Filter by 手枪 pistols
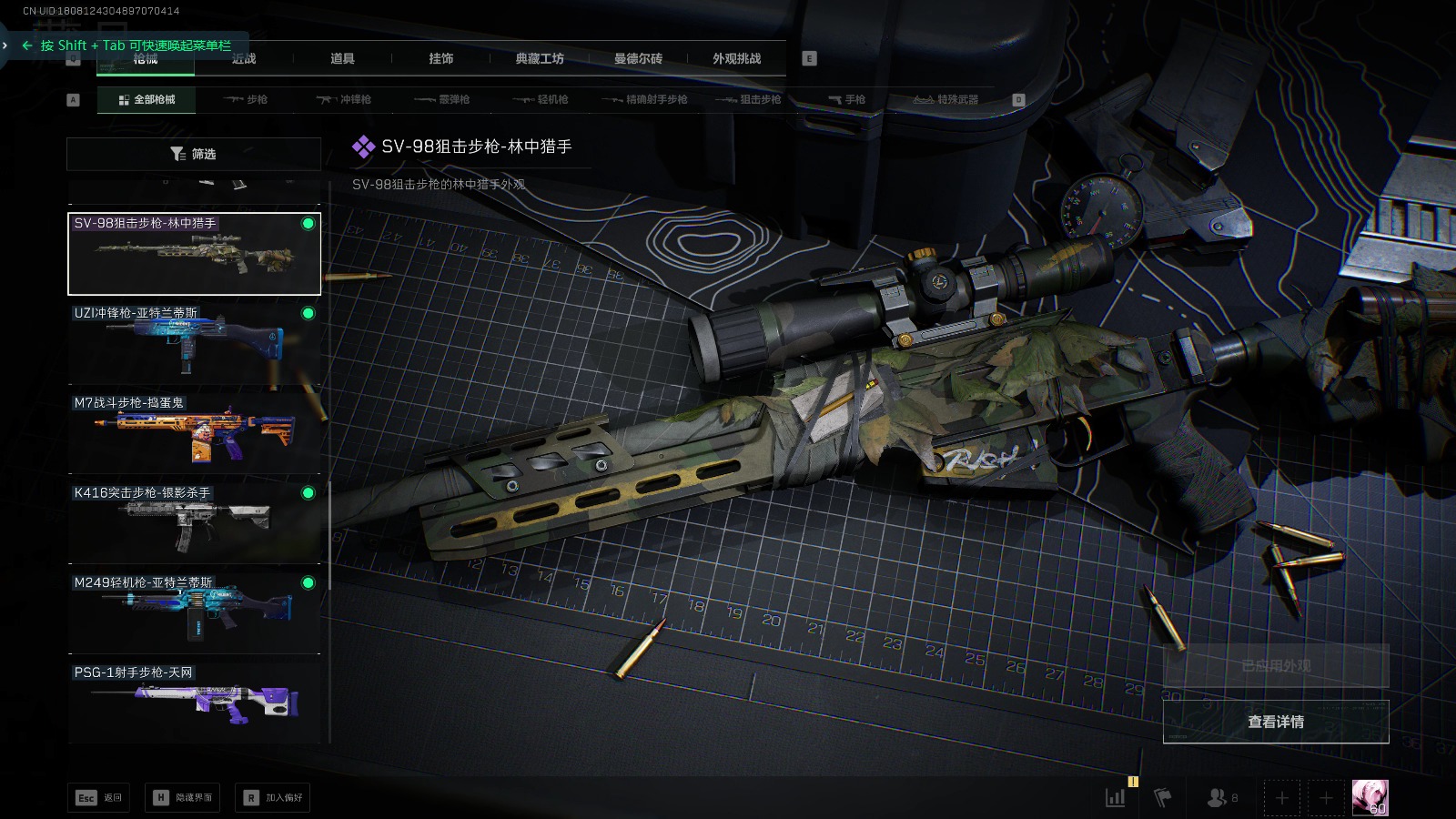1456x819 pixels. coord(846,99)
